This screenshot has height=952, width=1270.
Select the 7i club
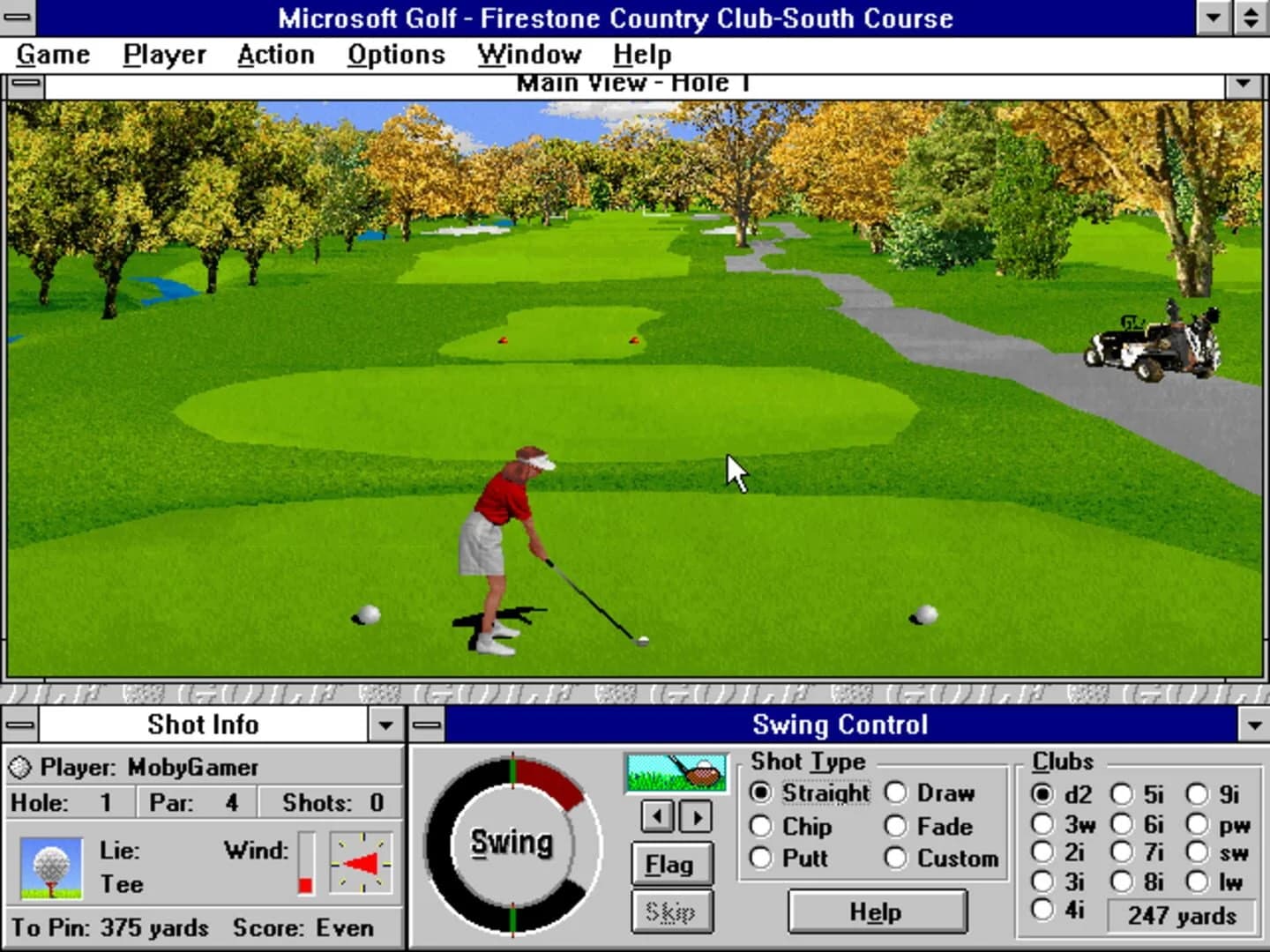(x=1124, y=852)
